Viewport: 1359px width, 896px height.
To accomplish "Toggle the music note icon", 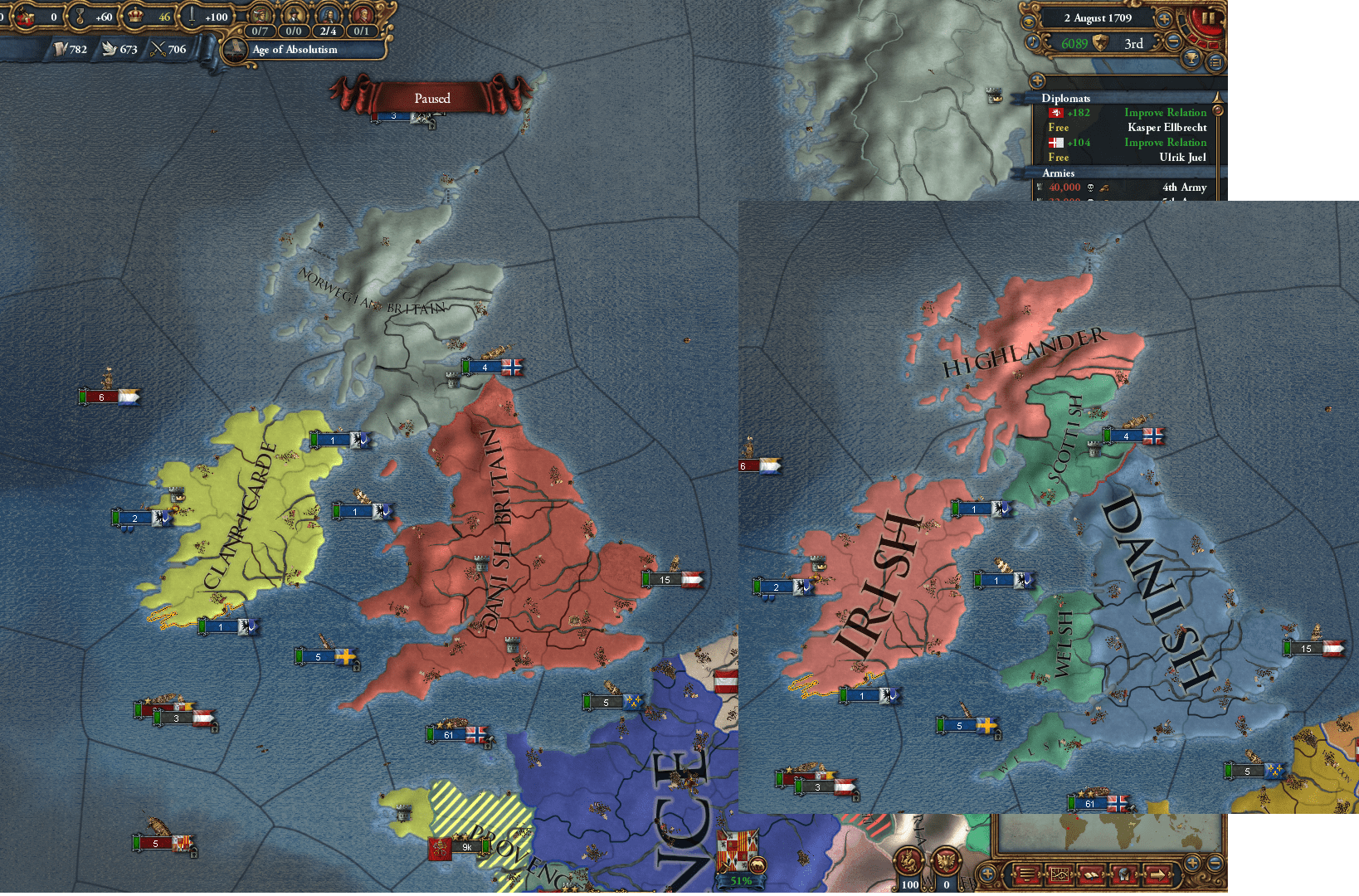I will tap(1033, 41).
